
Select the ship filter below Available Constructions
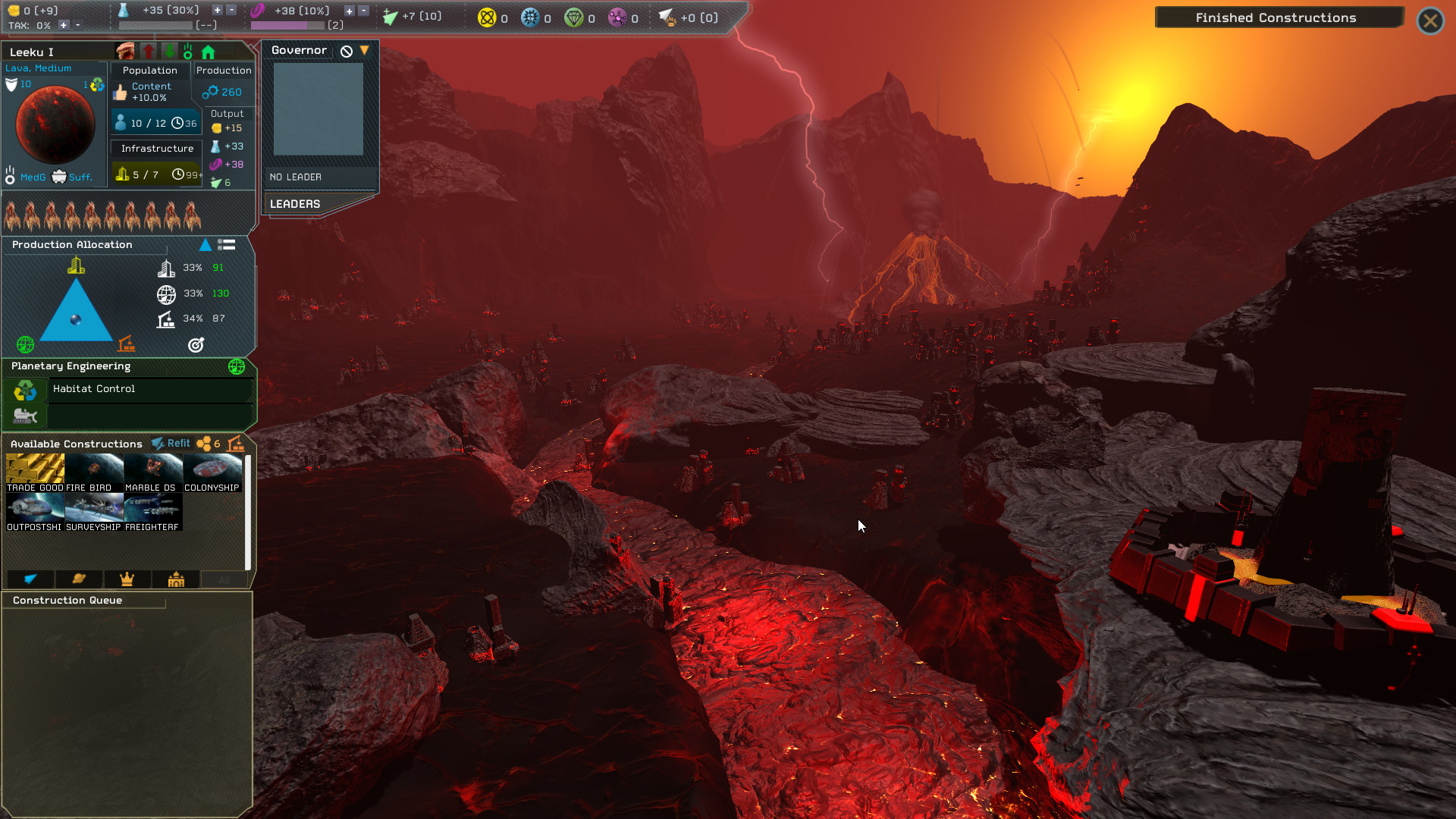coord(30,579)
